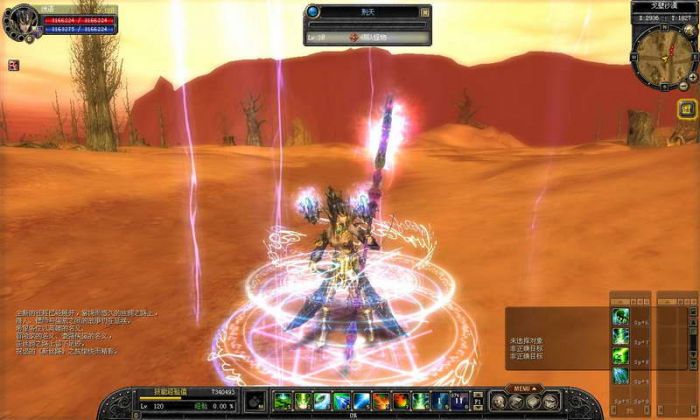Click the circular minimap
The height and width of the screenshot is (420, 700).
(x=663, y=47)
